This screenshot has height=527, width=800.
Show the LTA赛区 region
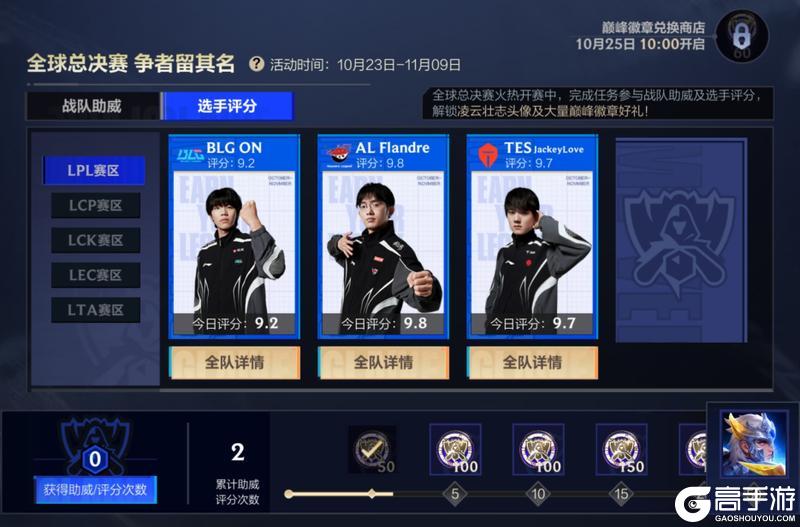pos(95,310)
